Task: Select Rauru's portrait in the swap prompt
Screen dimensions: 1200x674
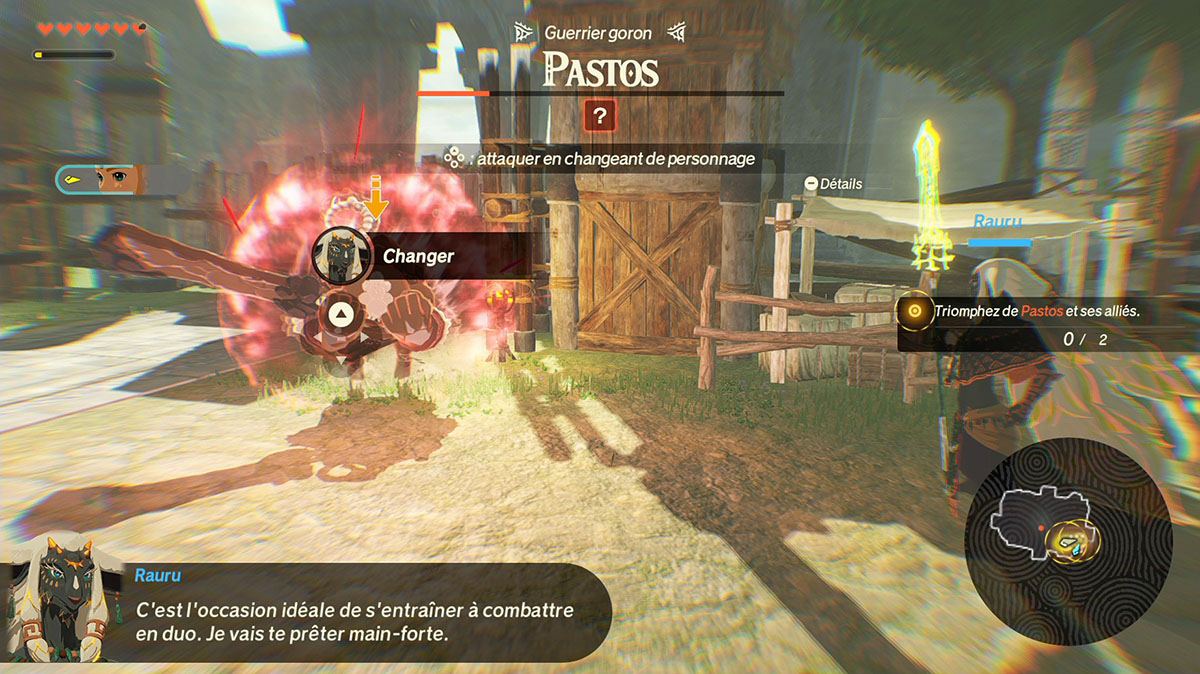Action: point(340,255)
